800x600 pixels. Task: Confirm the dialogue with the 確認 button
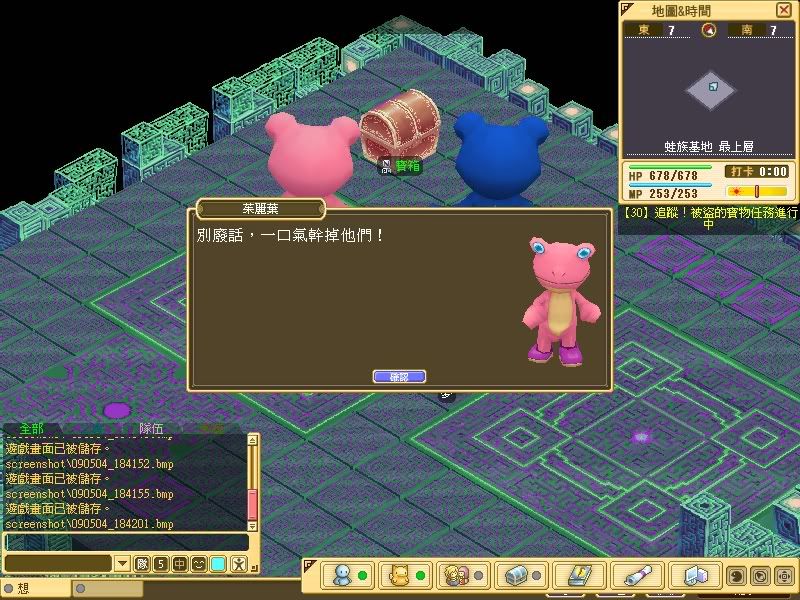399,377
